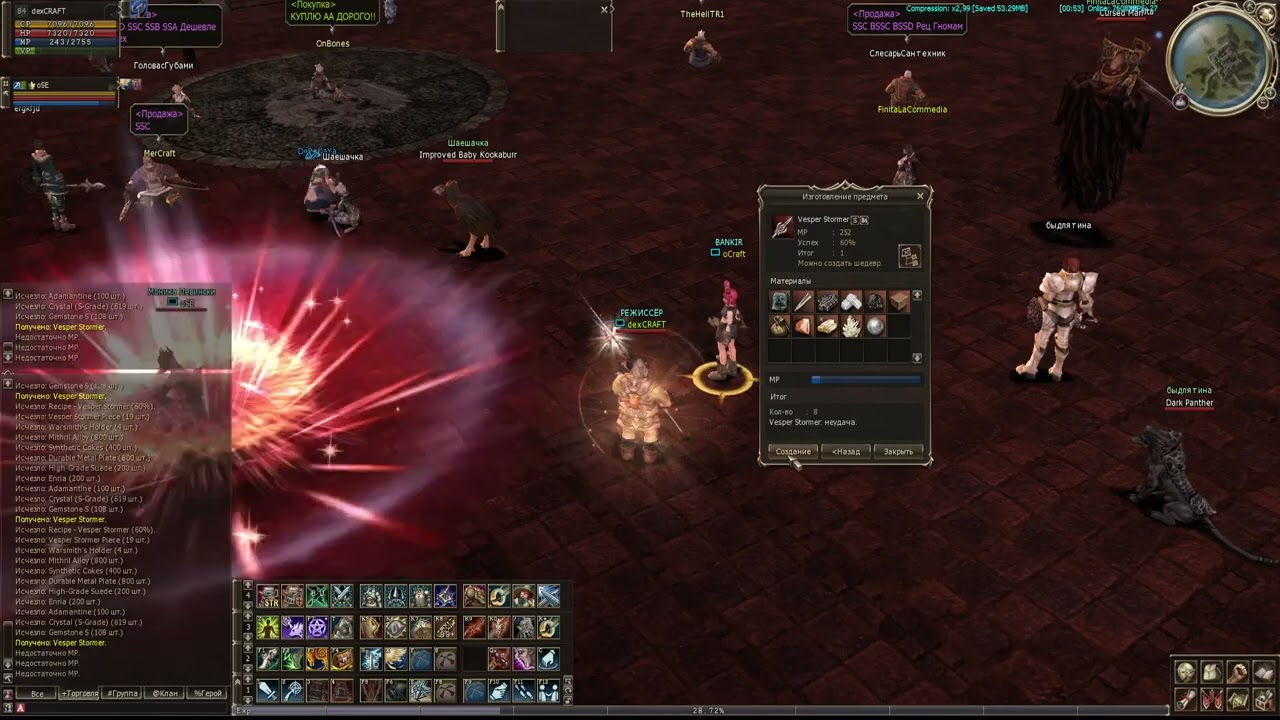
Task: Select the white crystal cluster material
Action: coord(851,326)
